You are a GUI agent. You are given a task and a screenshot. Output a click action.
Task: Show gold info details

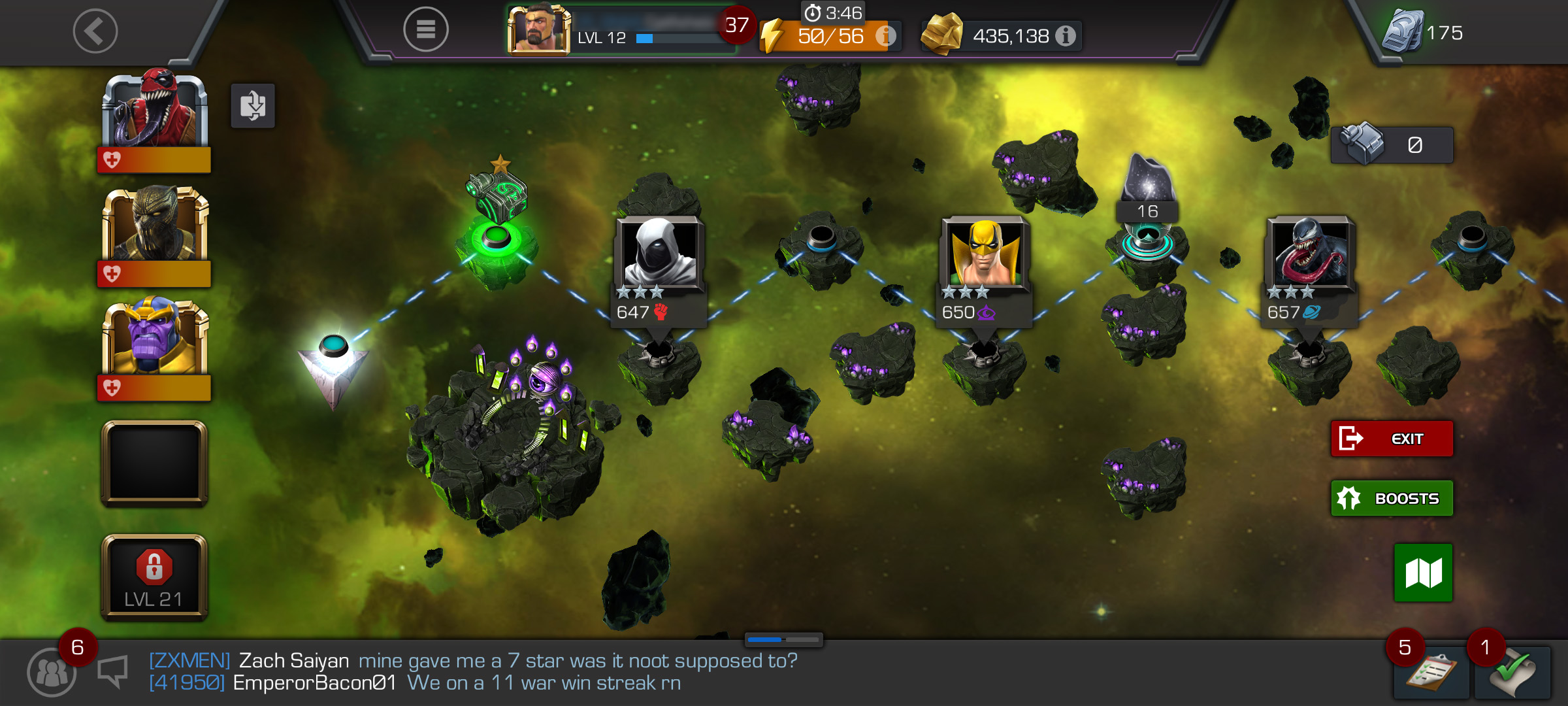1066,36
